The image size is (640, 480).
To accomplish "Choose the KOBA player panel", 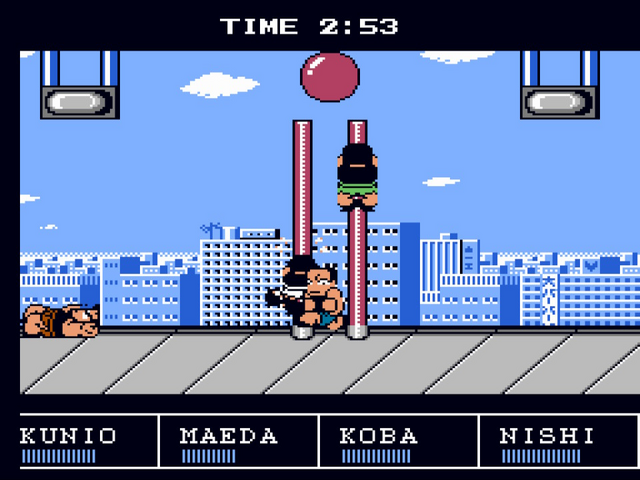I will (x=398, y=443).
